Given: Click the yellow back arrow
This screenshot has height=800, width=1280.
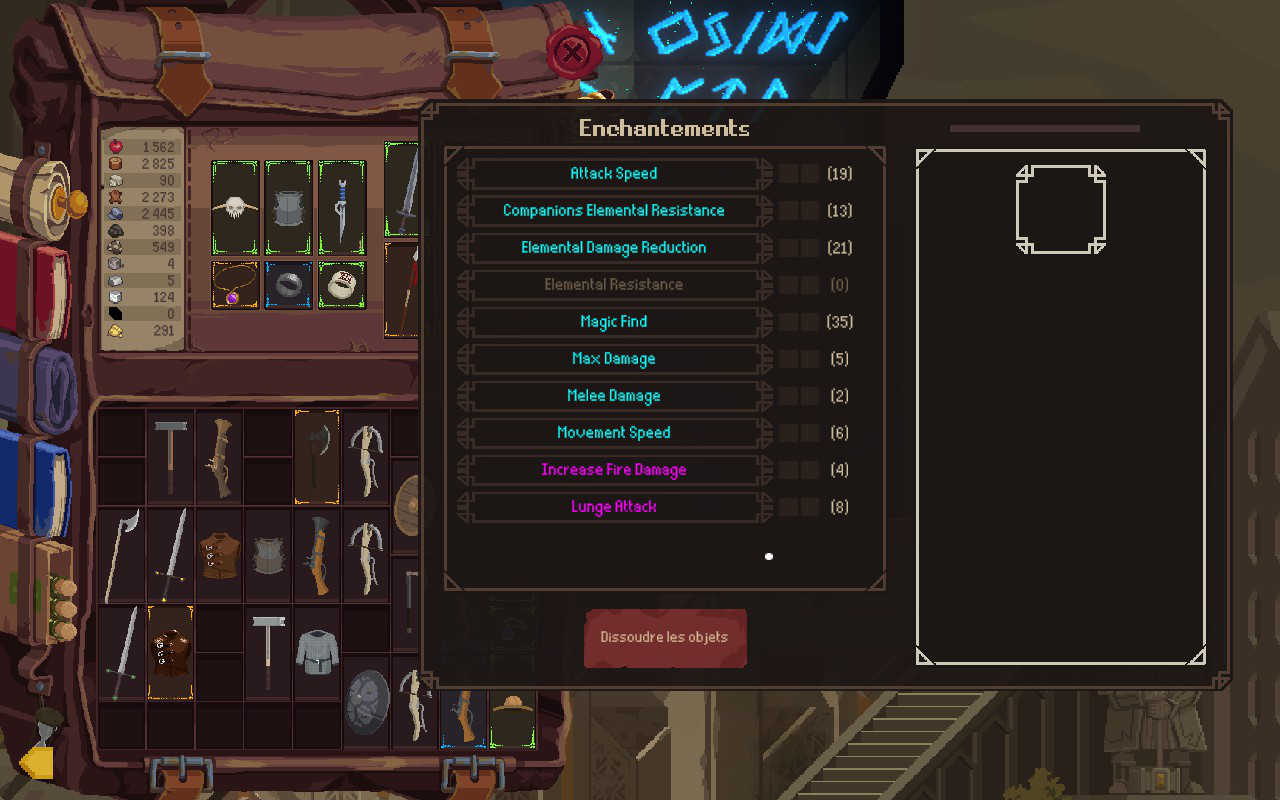Looking at the screenshot, I should (37, 763).
